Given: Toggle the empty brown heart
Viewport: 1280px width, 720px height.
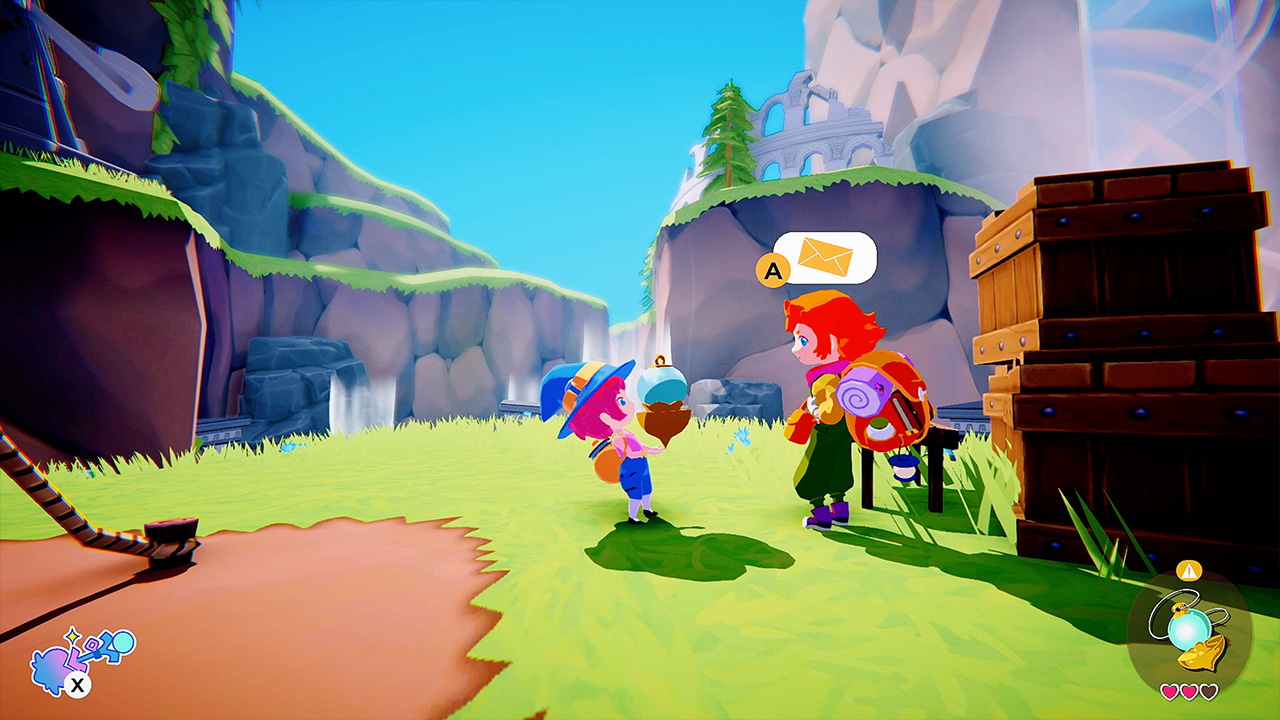Looking at the screenshot, I should click(1208, 692).
